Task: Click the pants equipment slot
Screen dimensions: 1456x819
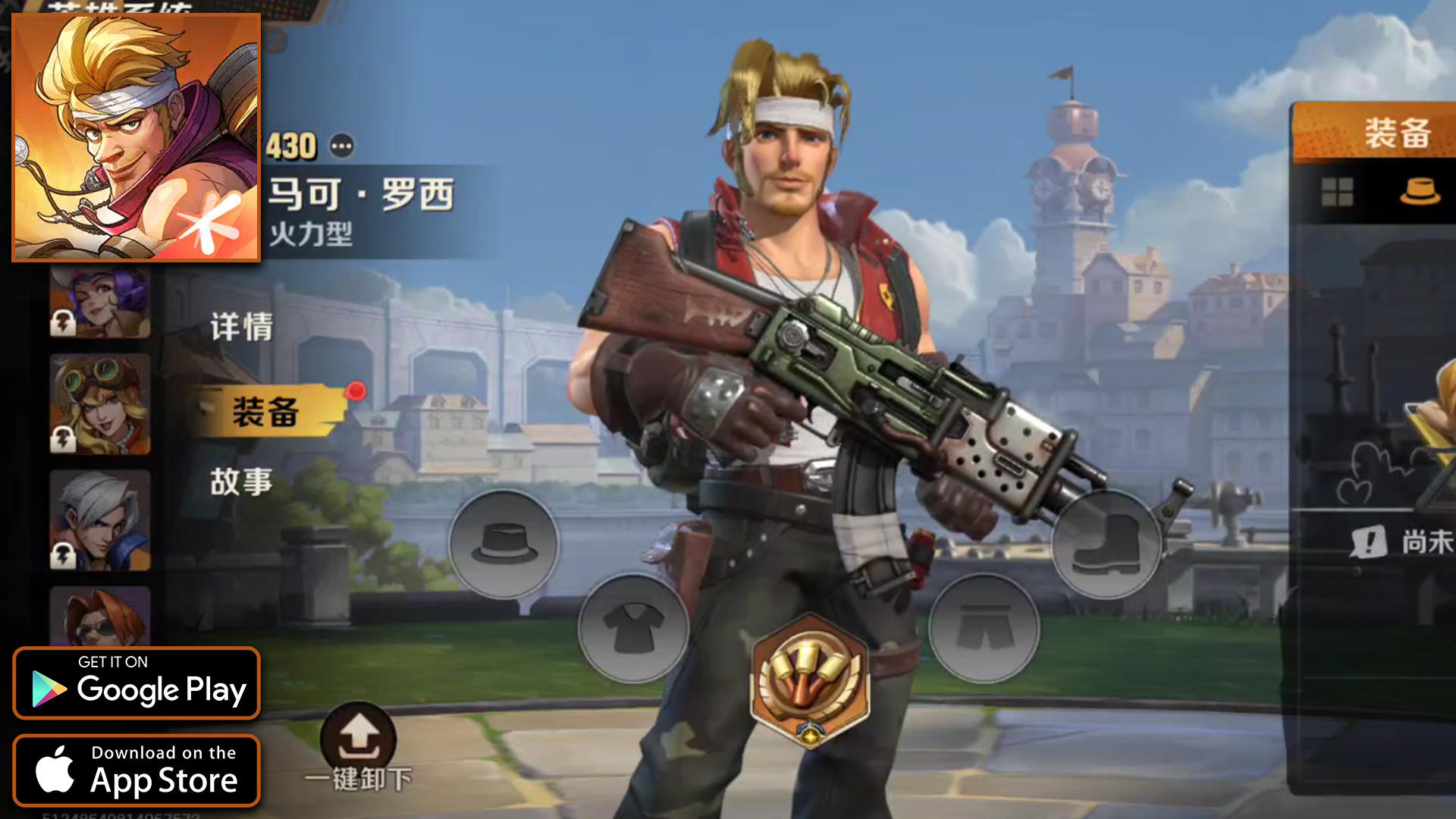Action: click(x=984, y=628)
